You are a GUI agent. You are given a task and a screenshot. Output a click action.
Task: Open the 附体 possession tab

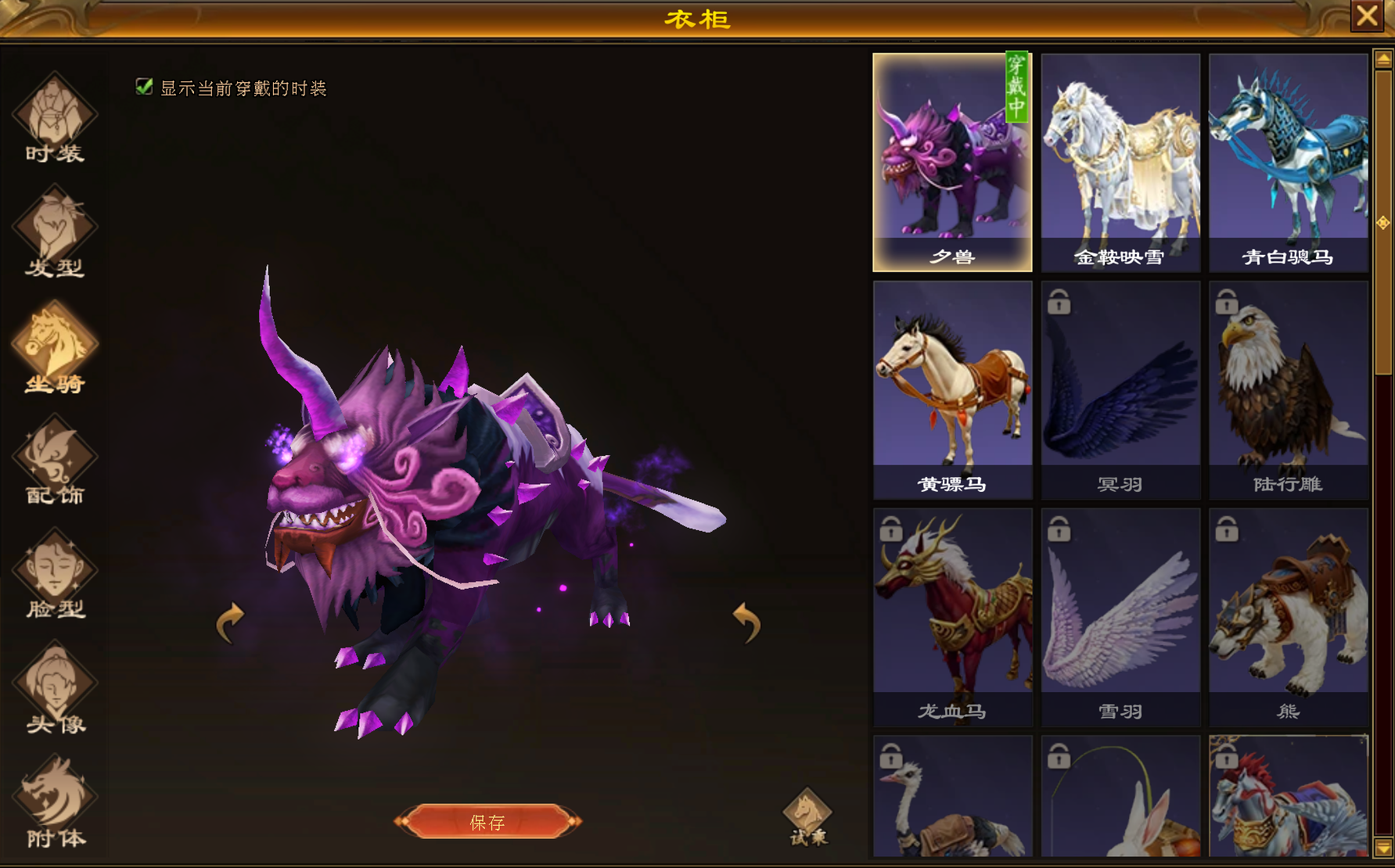(x=54, y=802)
